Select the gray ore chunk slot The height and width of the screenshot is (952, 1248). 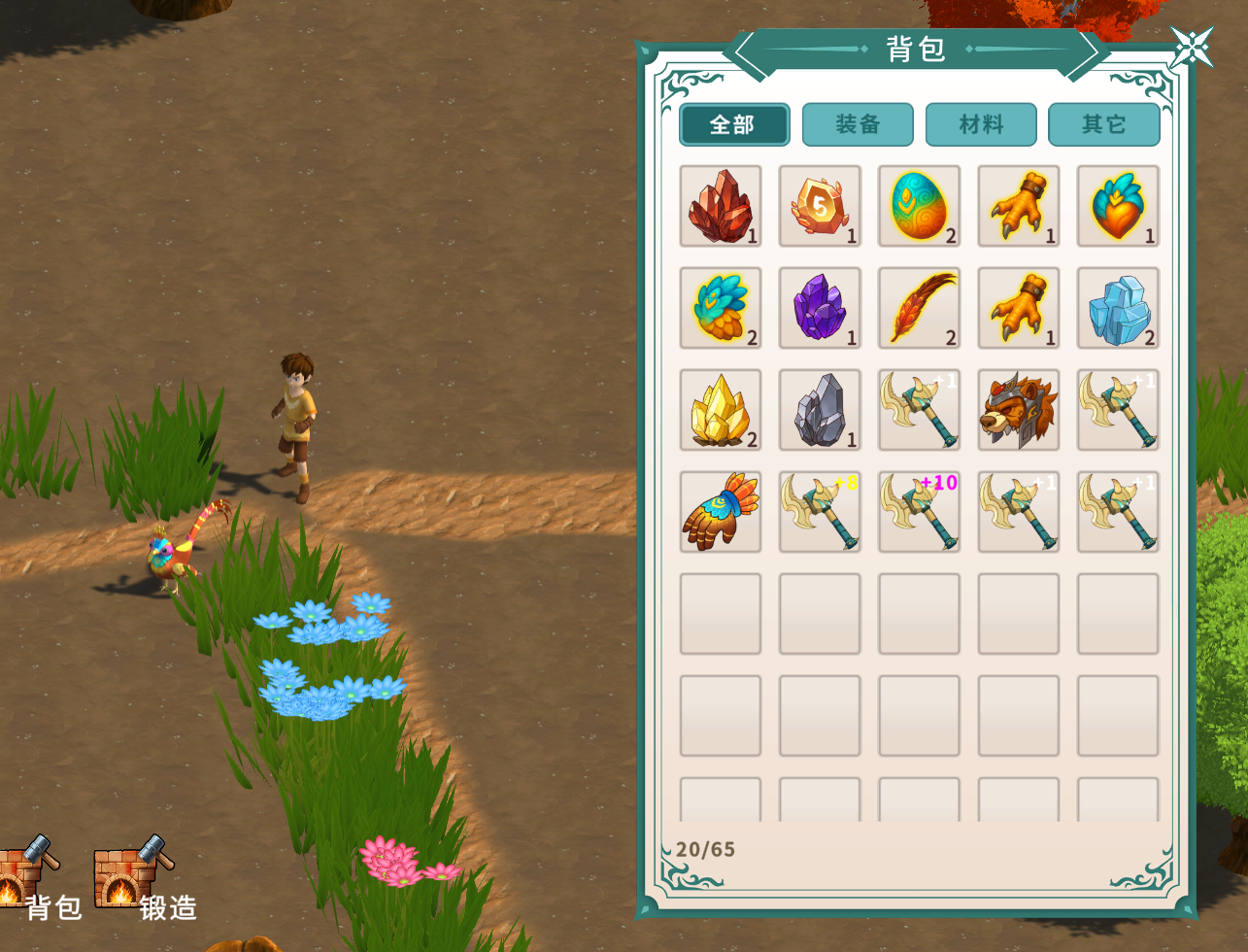820,410
